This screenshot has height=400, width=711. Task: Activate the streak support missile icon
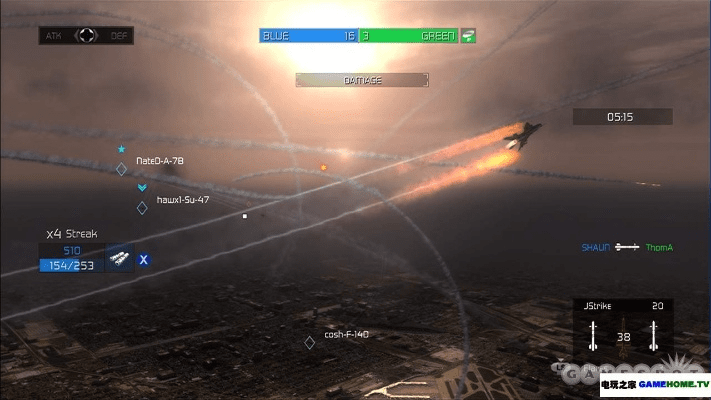[119, 259]
